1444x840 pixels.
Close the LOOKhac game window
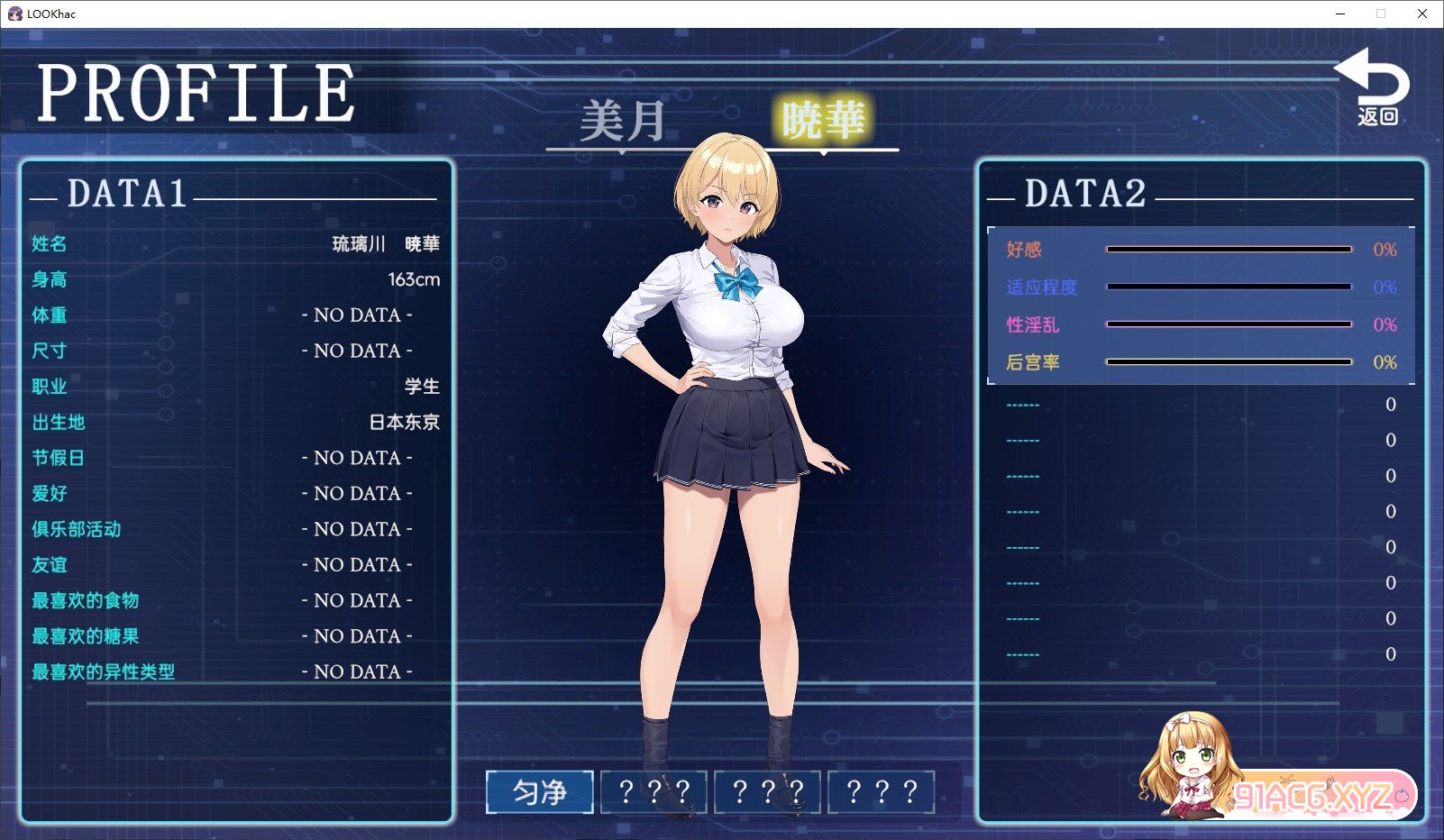tap(1421, 14)
